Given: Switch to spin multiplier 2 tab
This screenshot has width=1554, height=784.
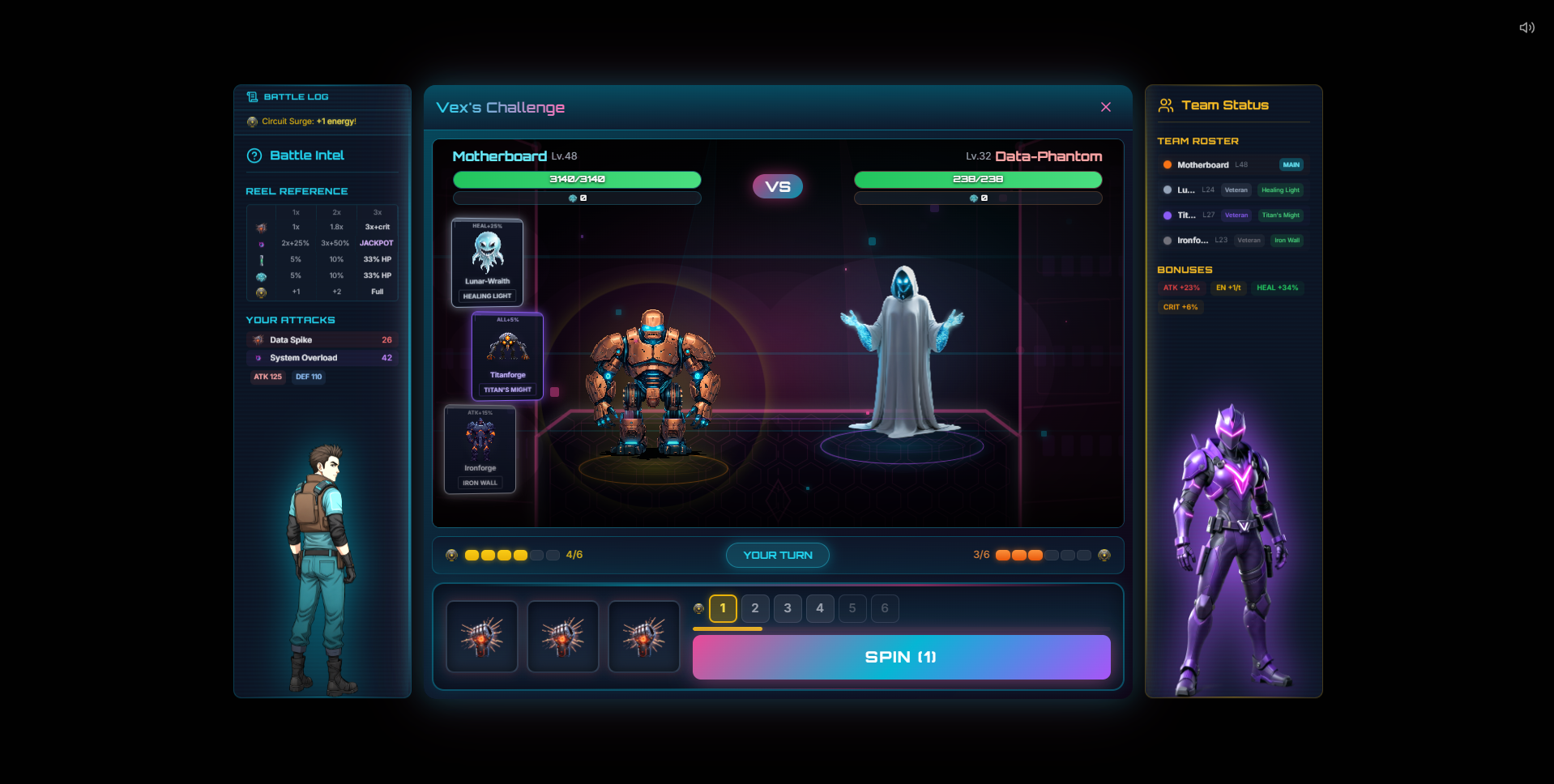Looking at the screenshot, I should 754,608.
